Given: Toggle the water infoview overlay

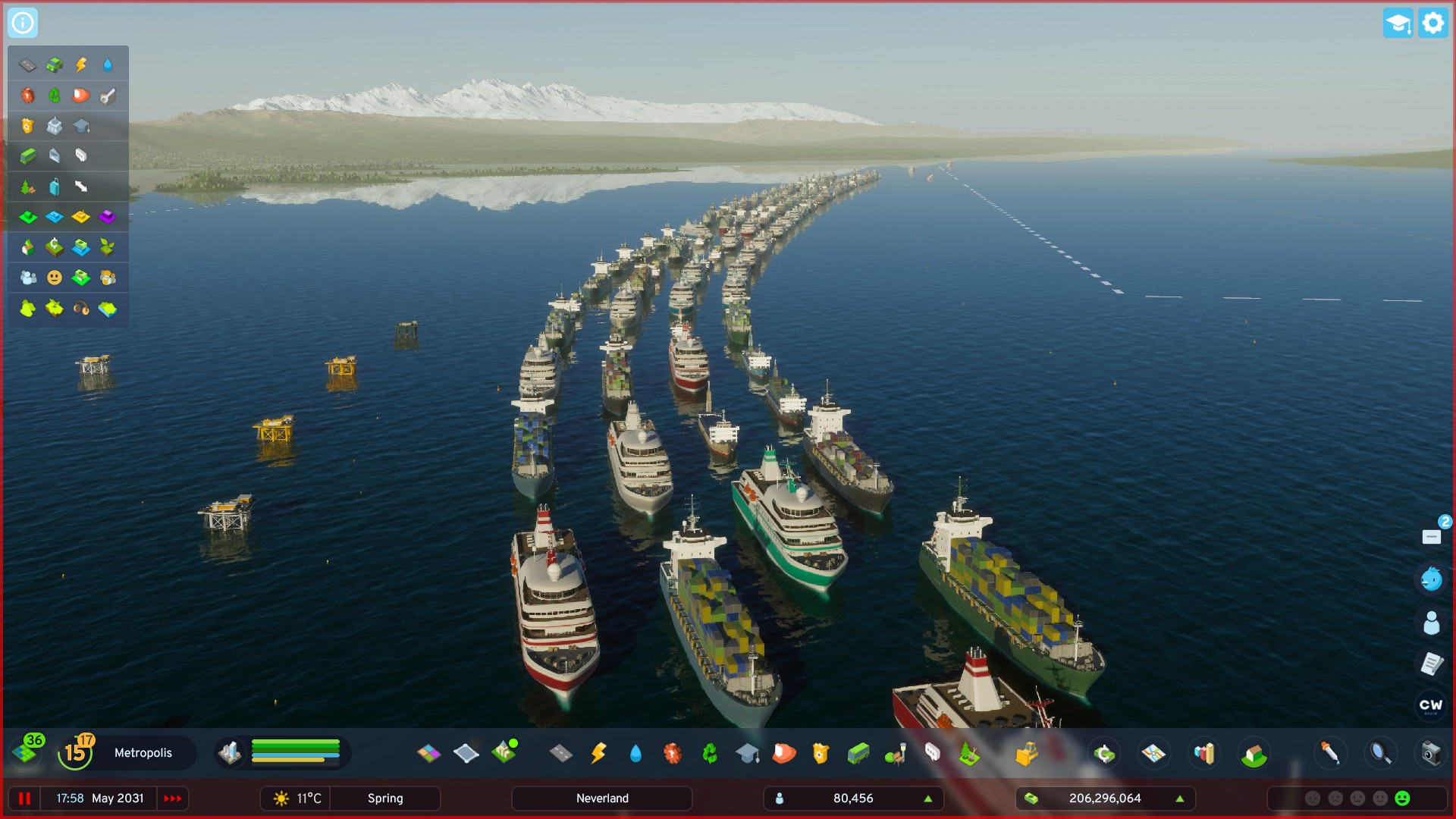Looking at the screenshot, I should 106,64.
